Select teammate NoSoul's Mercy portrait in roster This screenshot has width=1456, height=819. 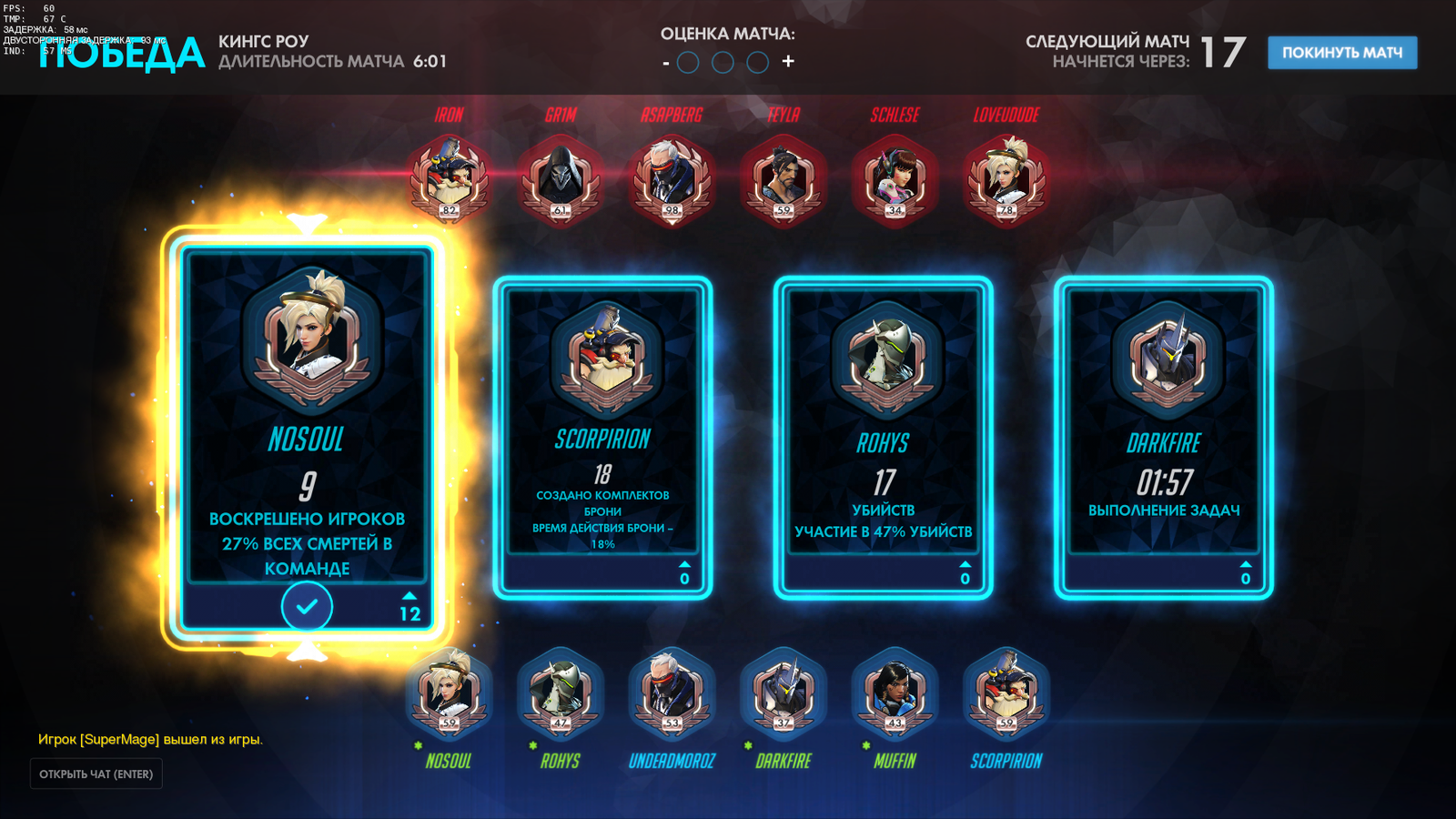tap(449, 693)
